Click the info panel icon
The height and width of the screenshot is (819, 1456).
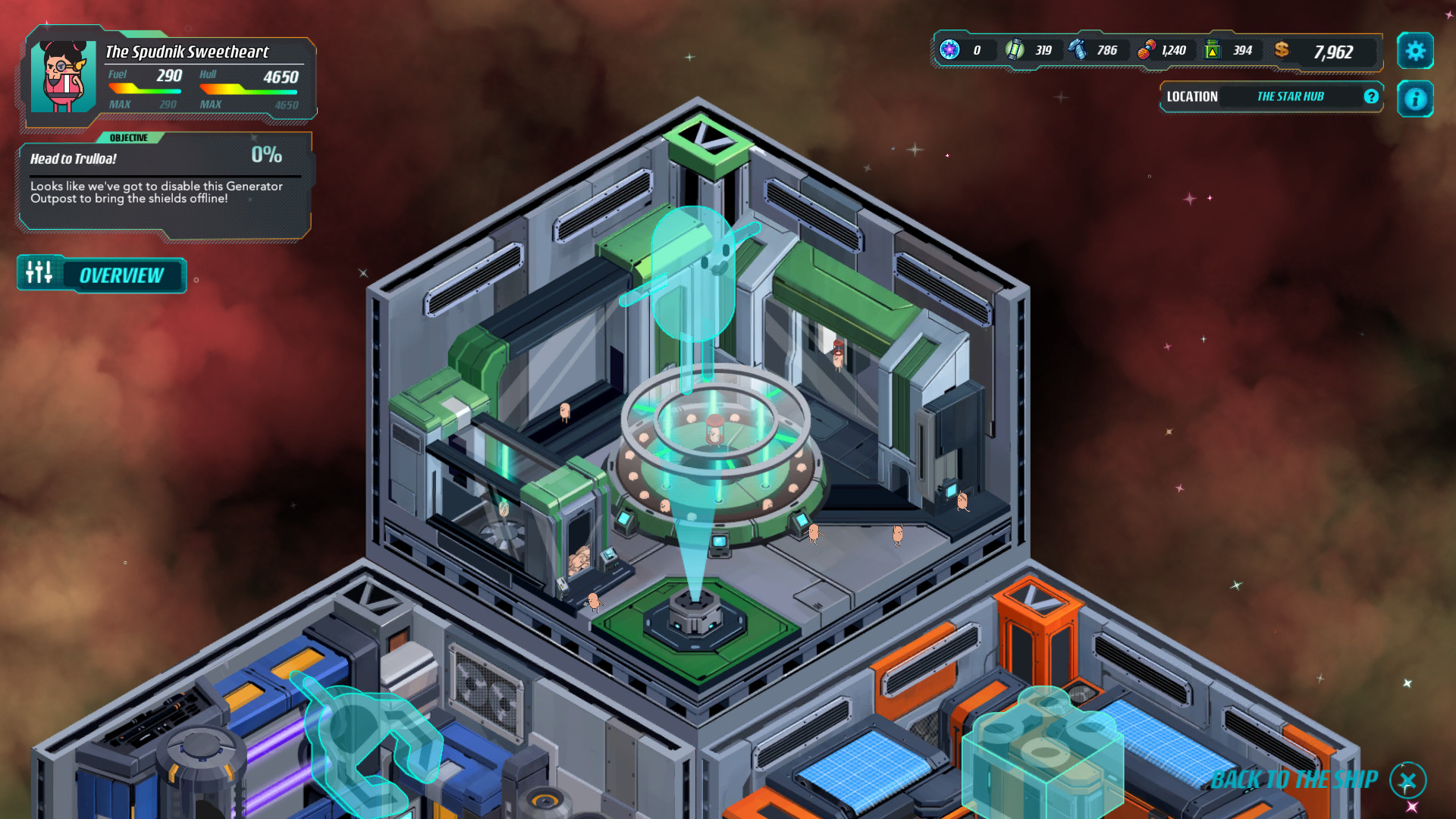(x=1415, y=99)
